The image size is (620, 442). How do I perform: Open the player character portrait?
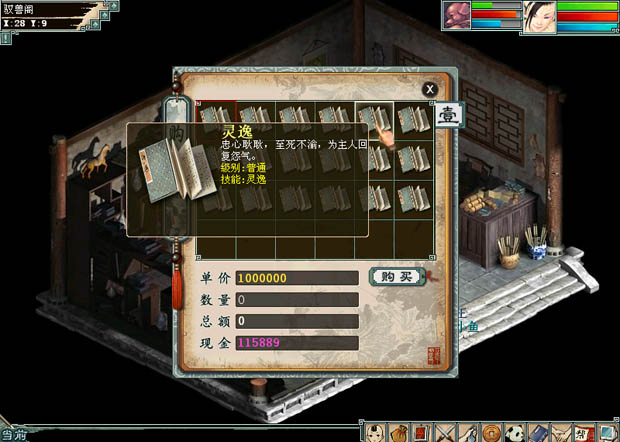(539, 17)
